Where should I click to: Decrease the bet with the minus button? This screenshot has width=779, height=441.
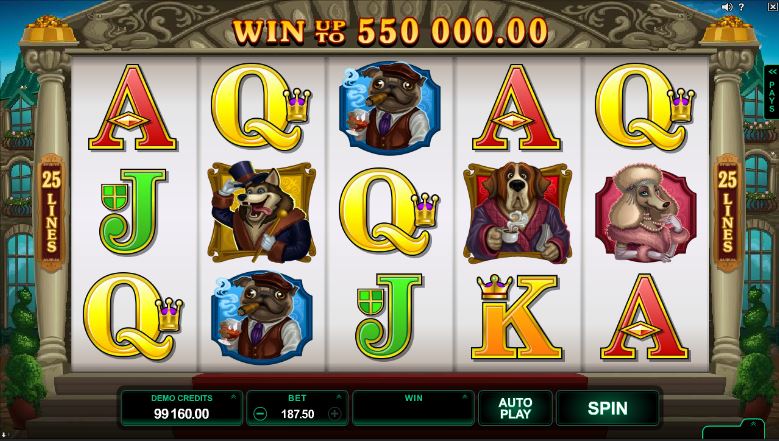pyautogui.click(x=260, y=413)
